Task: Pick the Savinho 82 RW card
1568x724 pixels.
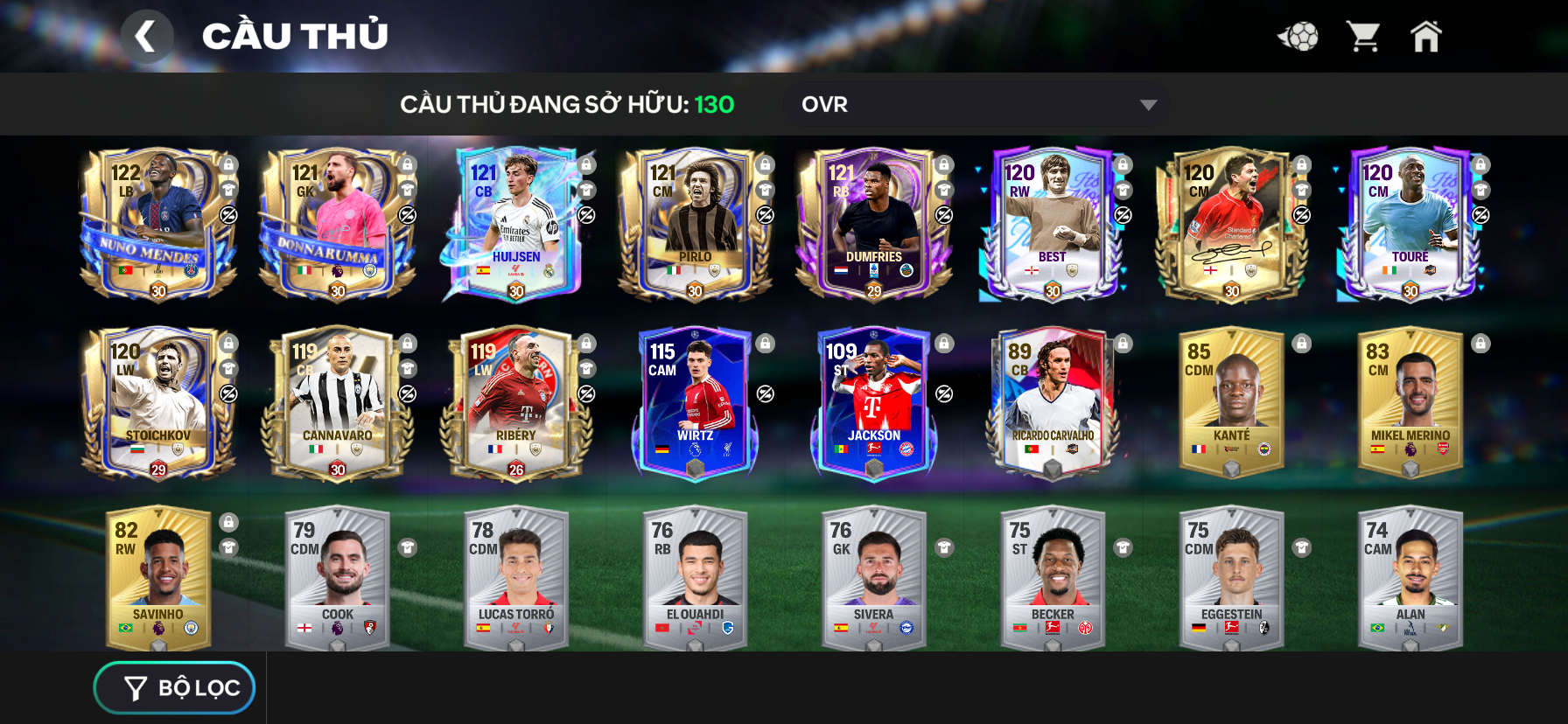Action: pyautogui.click(x=158, y=579)
